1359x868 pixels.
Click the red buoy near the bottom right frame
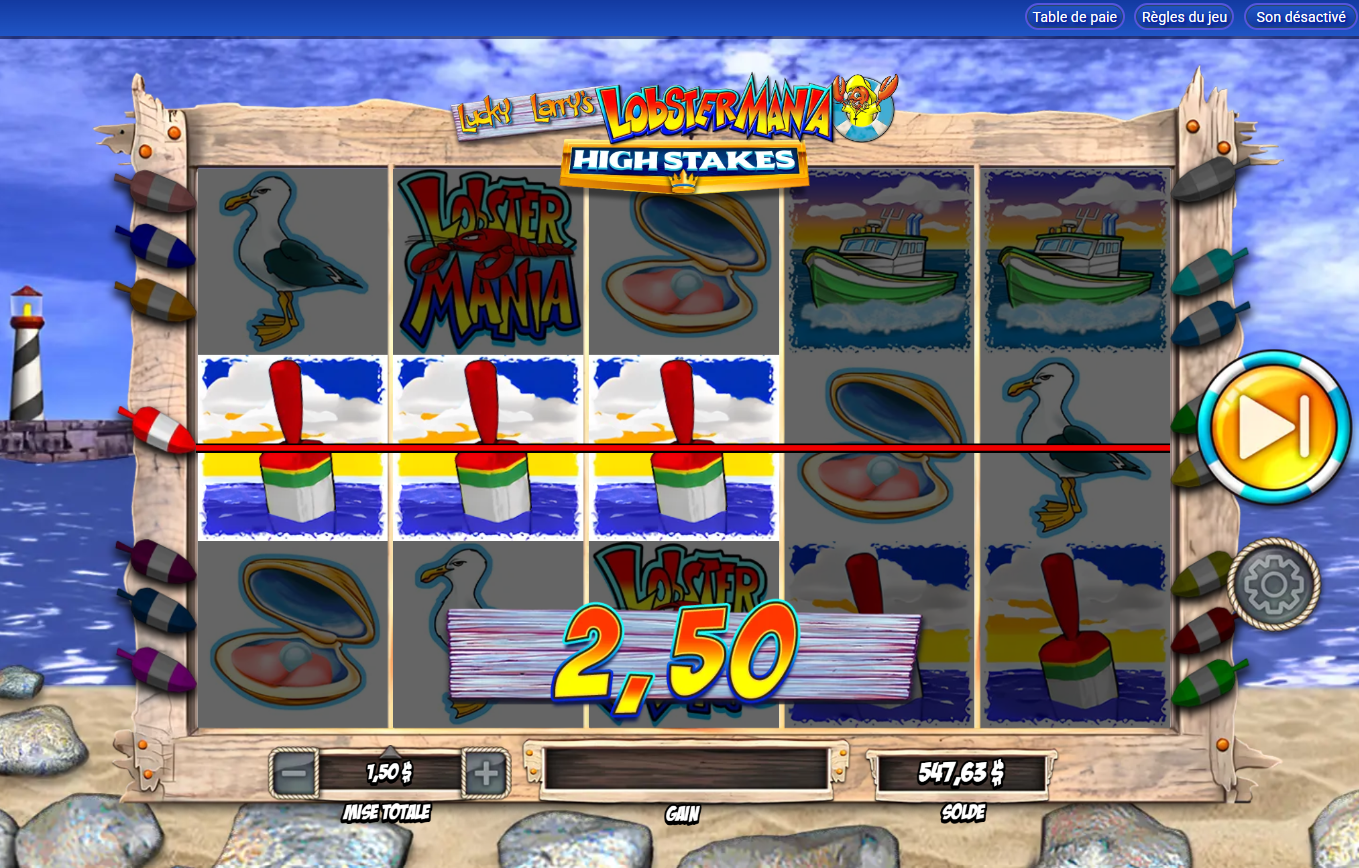pyautogui.click(x=1203, y=629)
